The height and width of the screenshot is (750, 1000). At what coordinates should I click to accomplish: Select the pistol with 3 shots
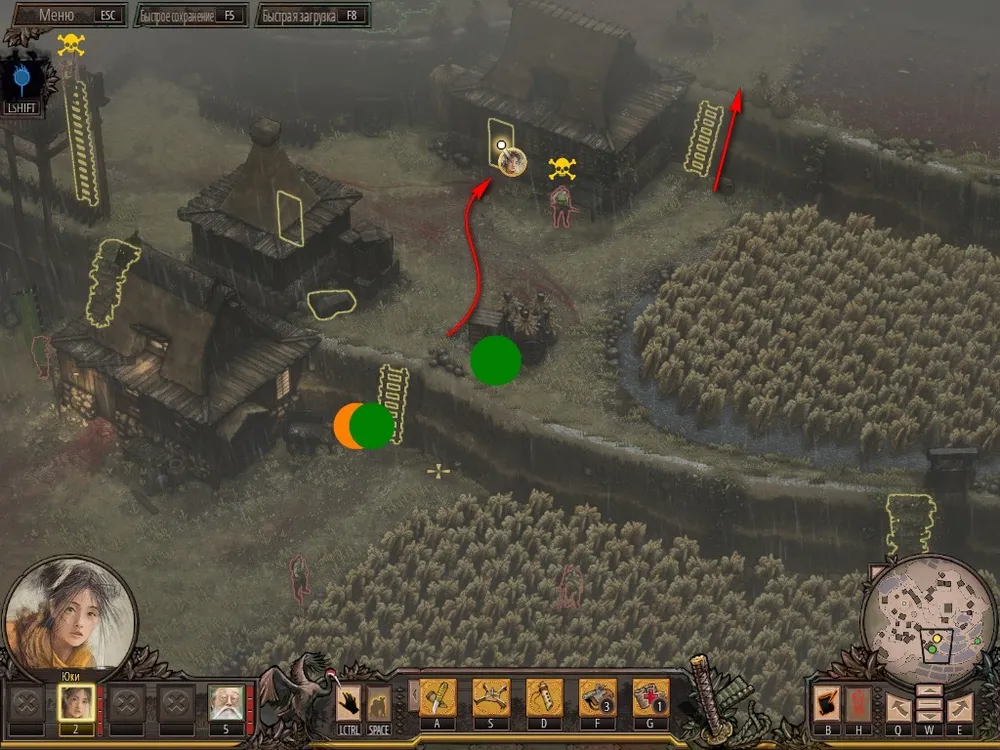tap(597, 697)
